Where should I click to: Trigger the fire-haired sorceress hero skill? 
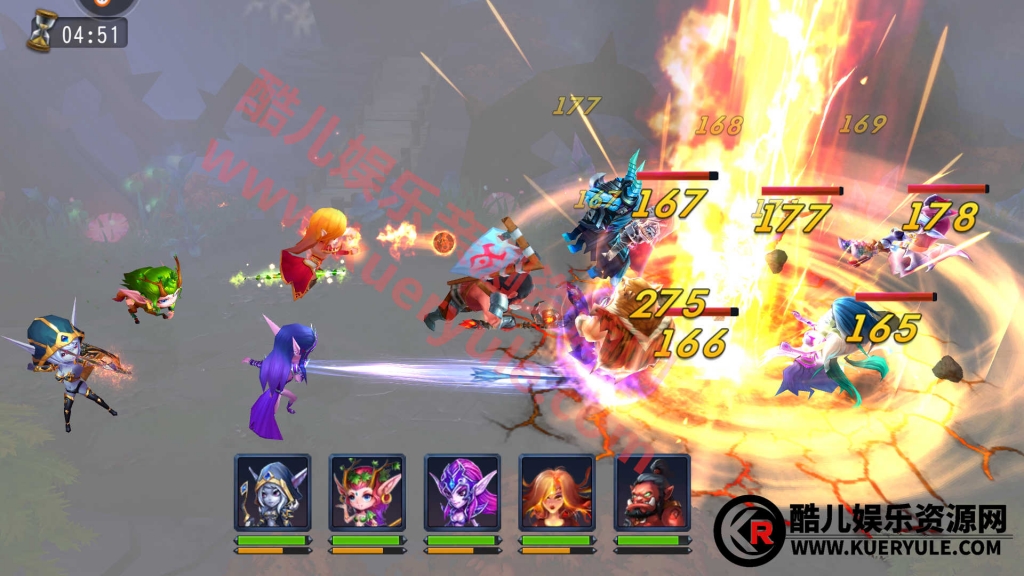click(x=557, y=492)
